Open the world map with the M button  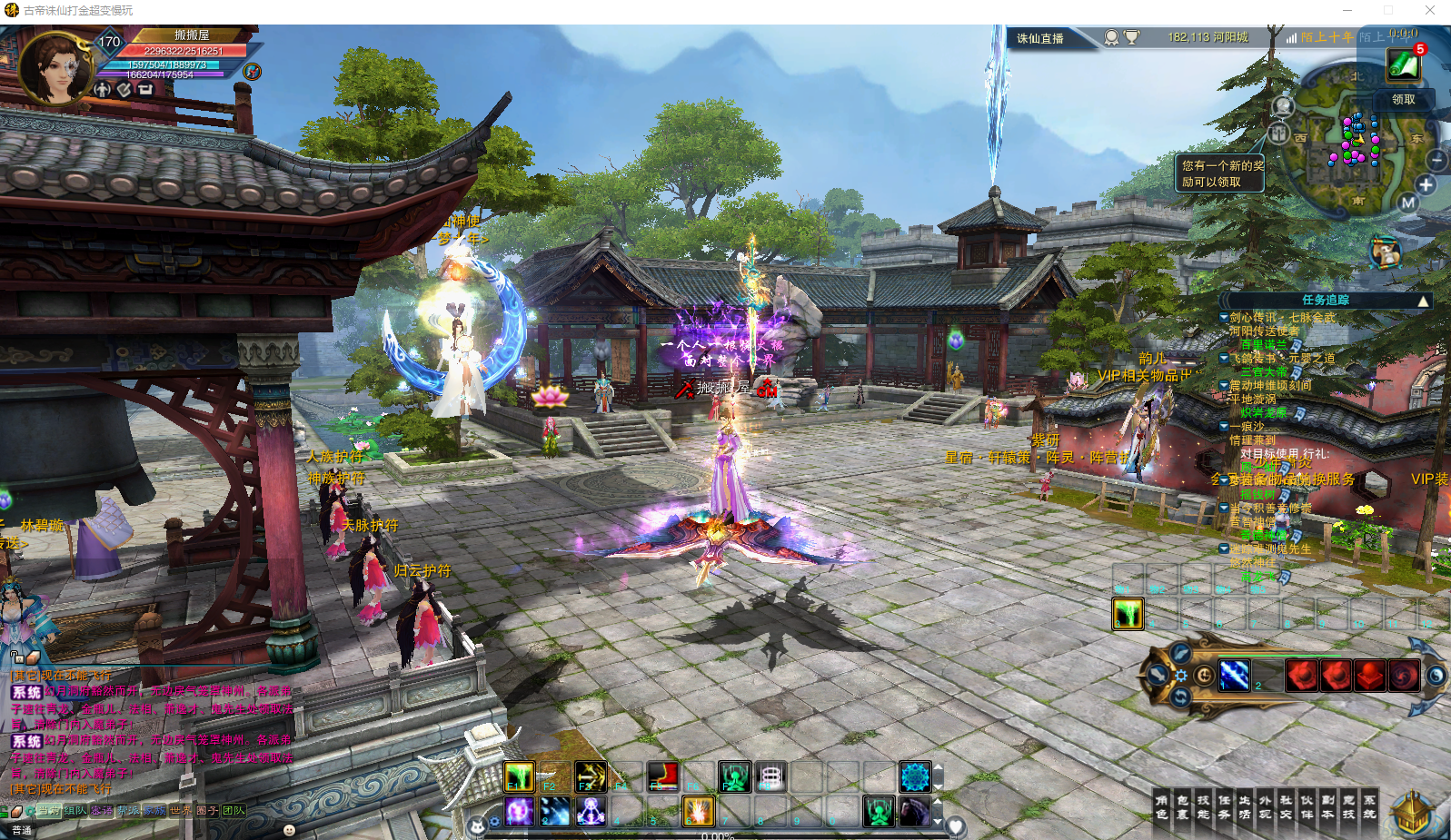(1407, 203)
